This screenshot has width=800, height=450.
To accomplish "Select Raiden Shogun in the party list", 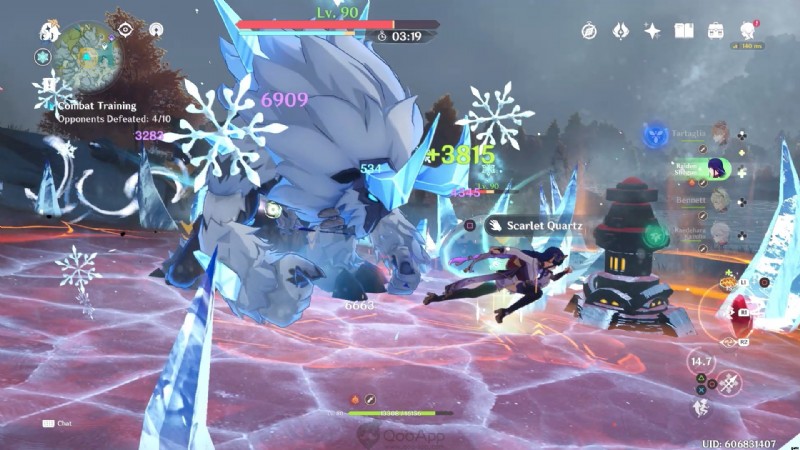I will tap(717, 166).
